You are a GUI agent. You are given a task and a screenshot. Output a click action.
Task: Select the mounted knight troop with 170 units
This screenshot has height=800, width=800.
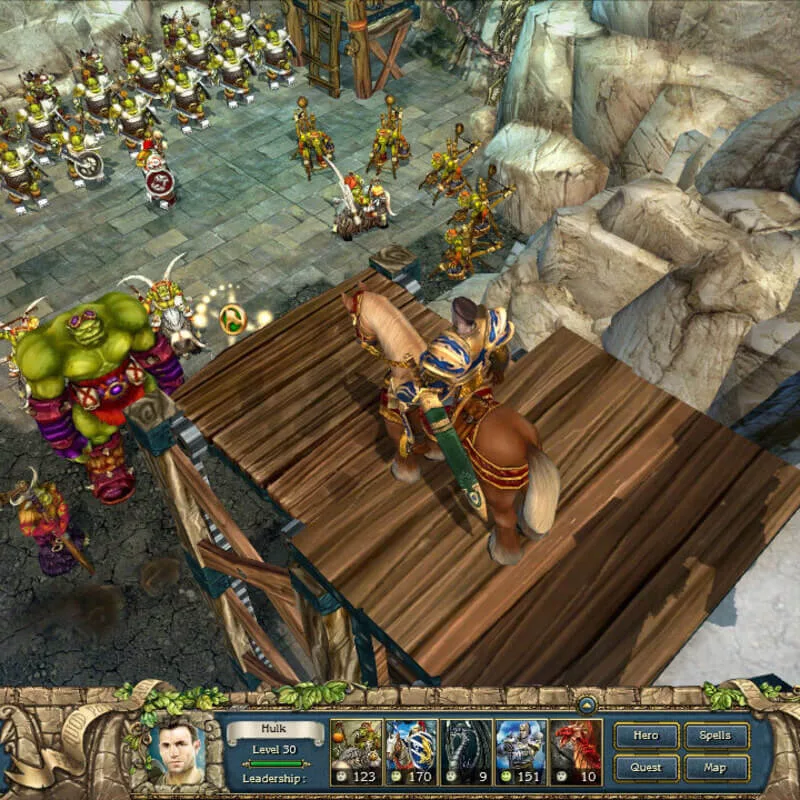(411, 744)
